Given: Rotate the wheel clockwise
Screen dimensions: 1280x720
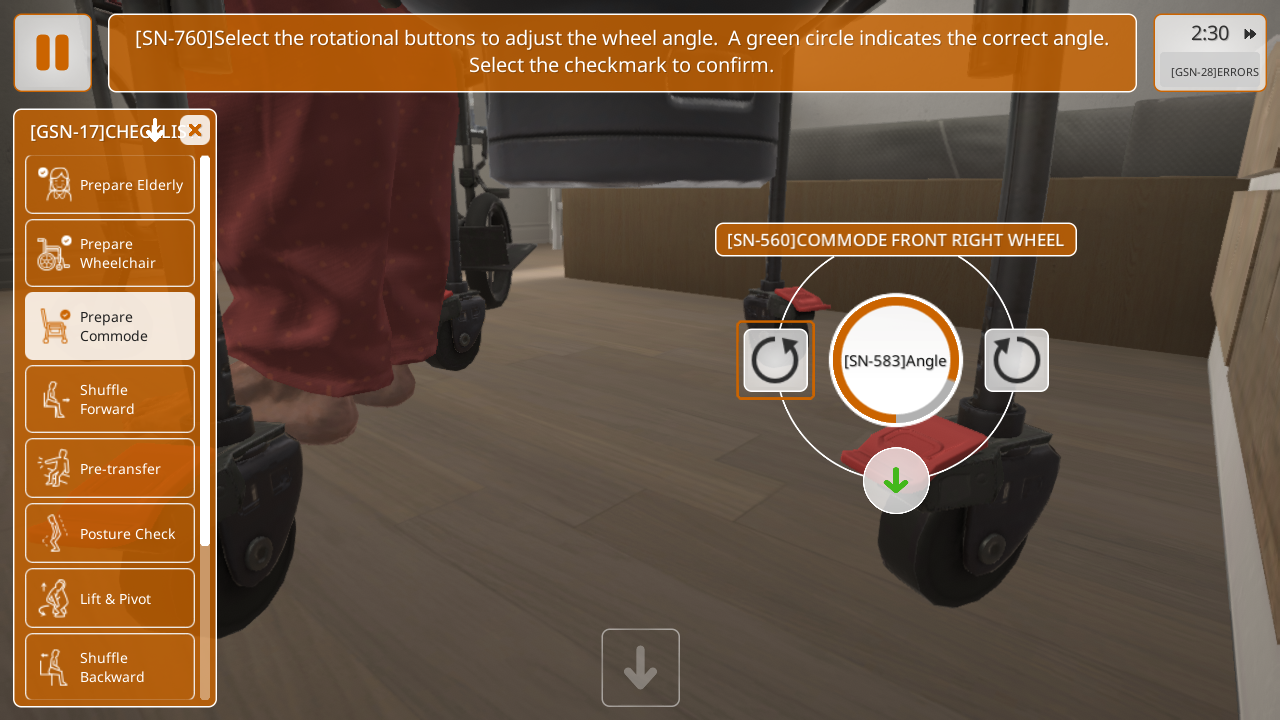Looking at the screenshot, I should [x=776, y=360].
